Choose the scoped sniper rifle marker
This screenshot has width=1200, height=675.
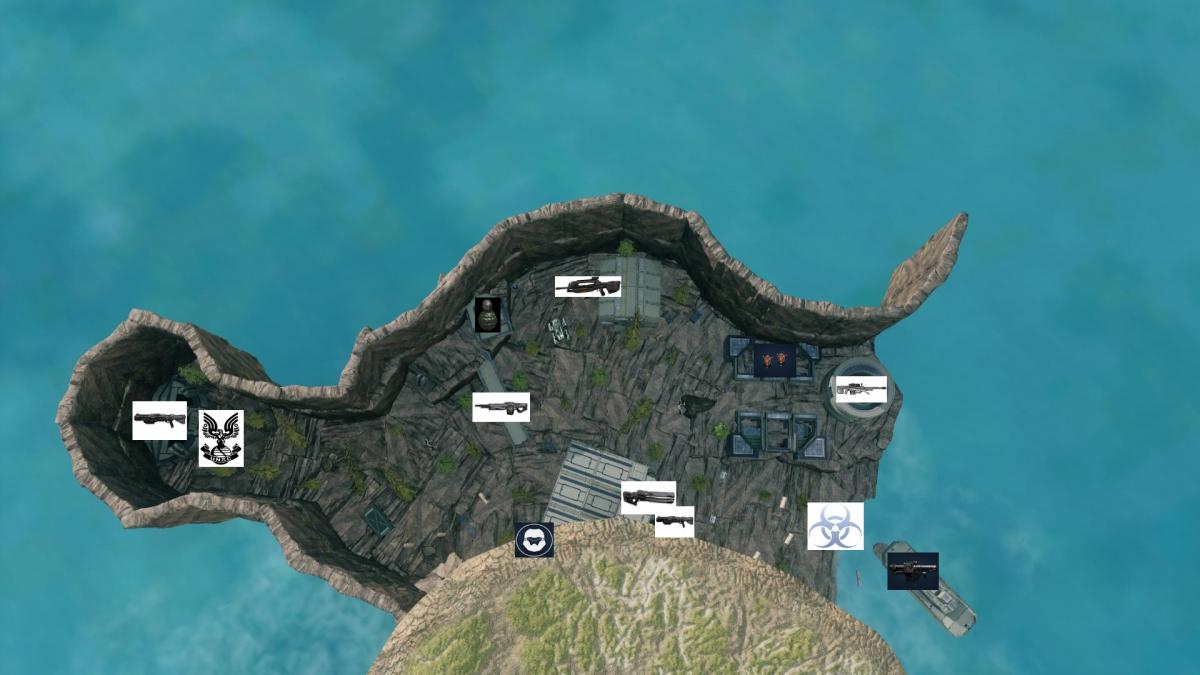tap(861, 388)
